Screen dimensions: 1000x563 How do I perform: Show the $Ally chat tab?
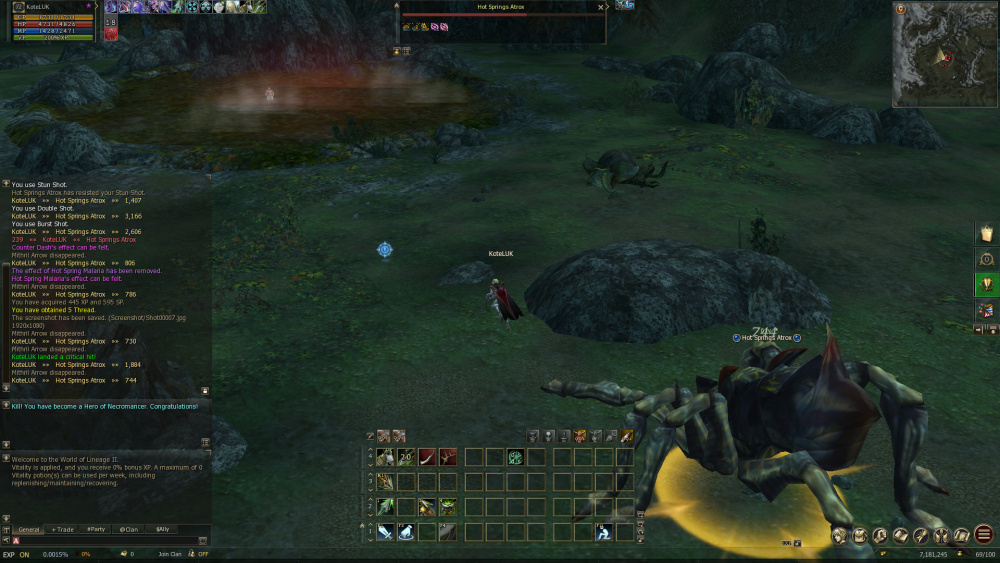pos(162,529)
